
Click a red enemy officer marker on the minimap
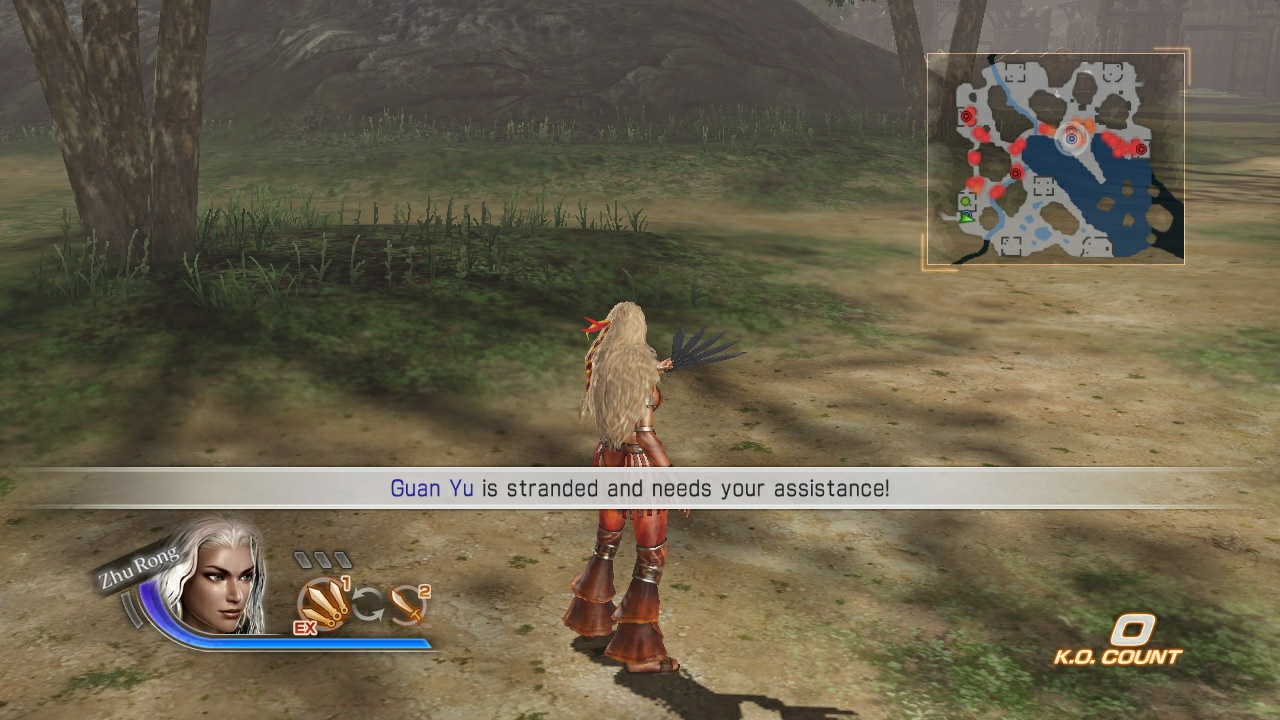click(x=967, y=117)
